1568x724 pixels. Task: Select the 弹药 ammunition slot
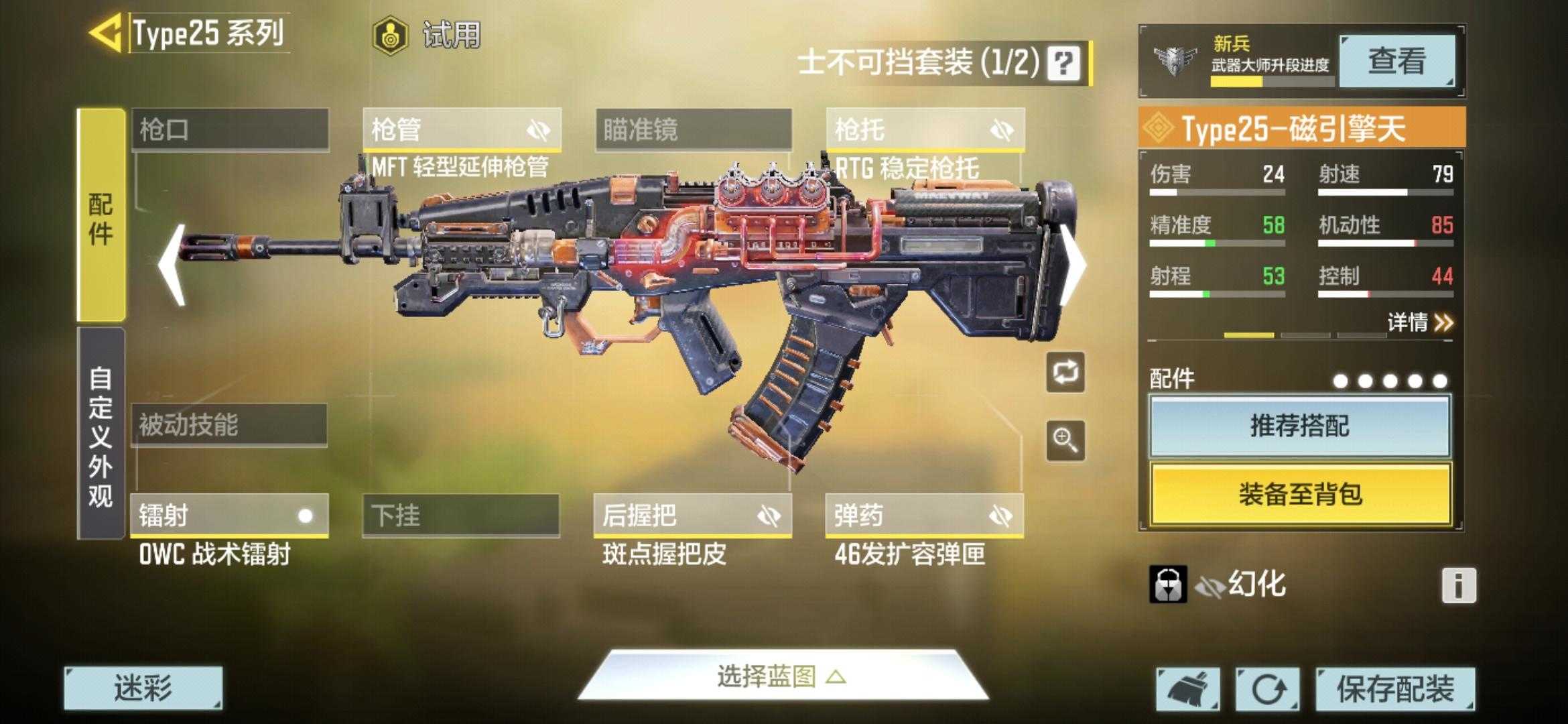pos(924,516)
